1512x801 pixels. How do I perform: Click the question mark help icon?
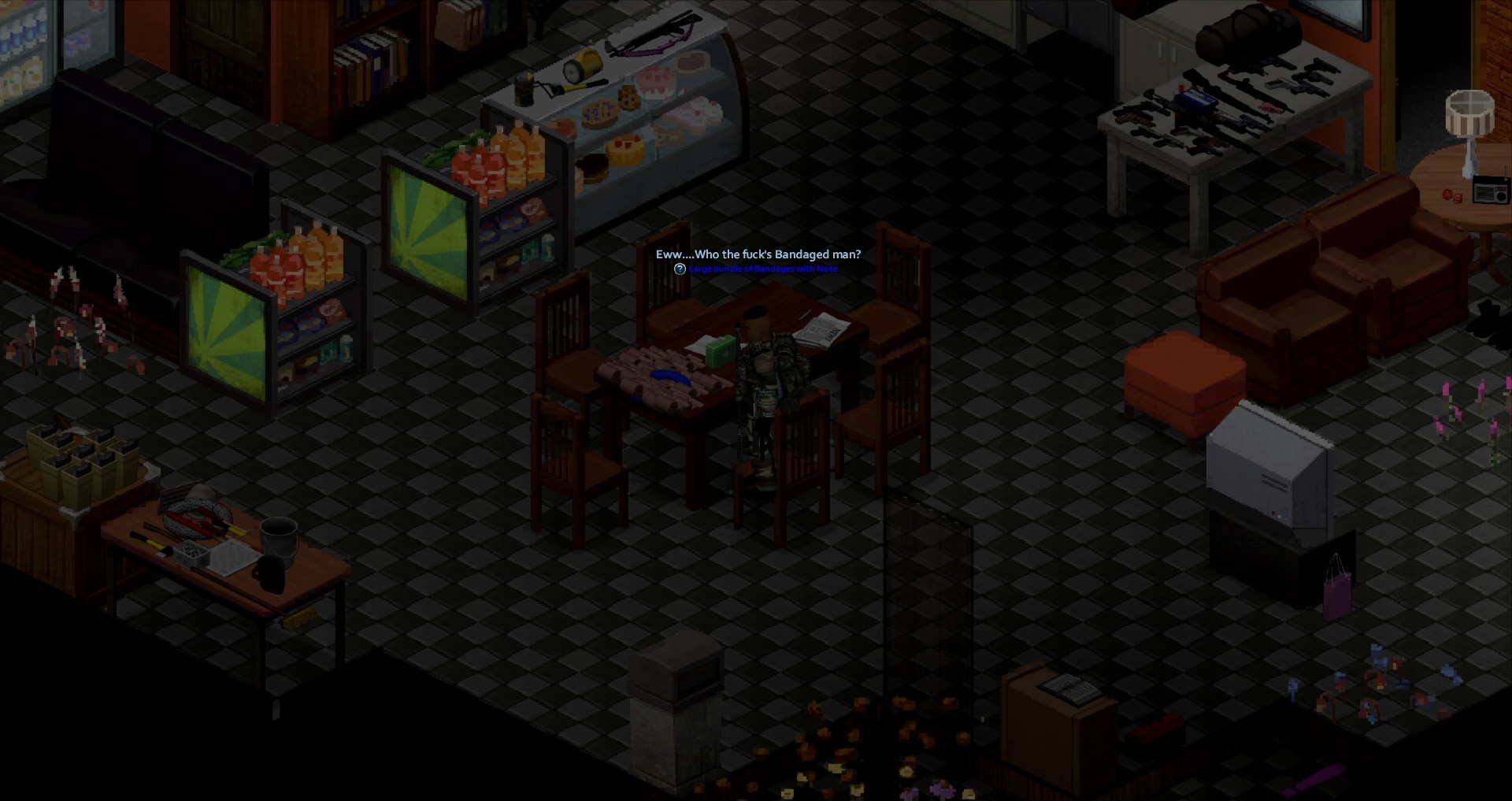pos(680,269)
